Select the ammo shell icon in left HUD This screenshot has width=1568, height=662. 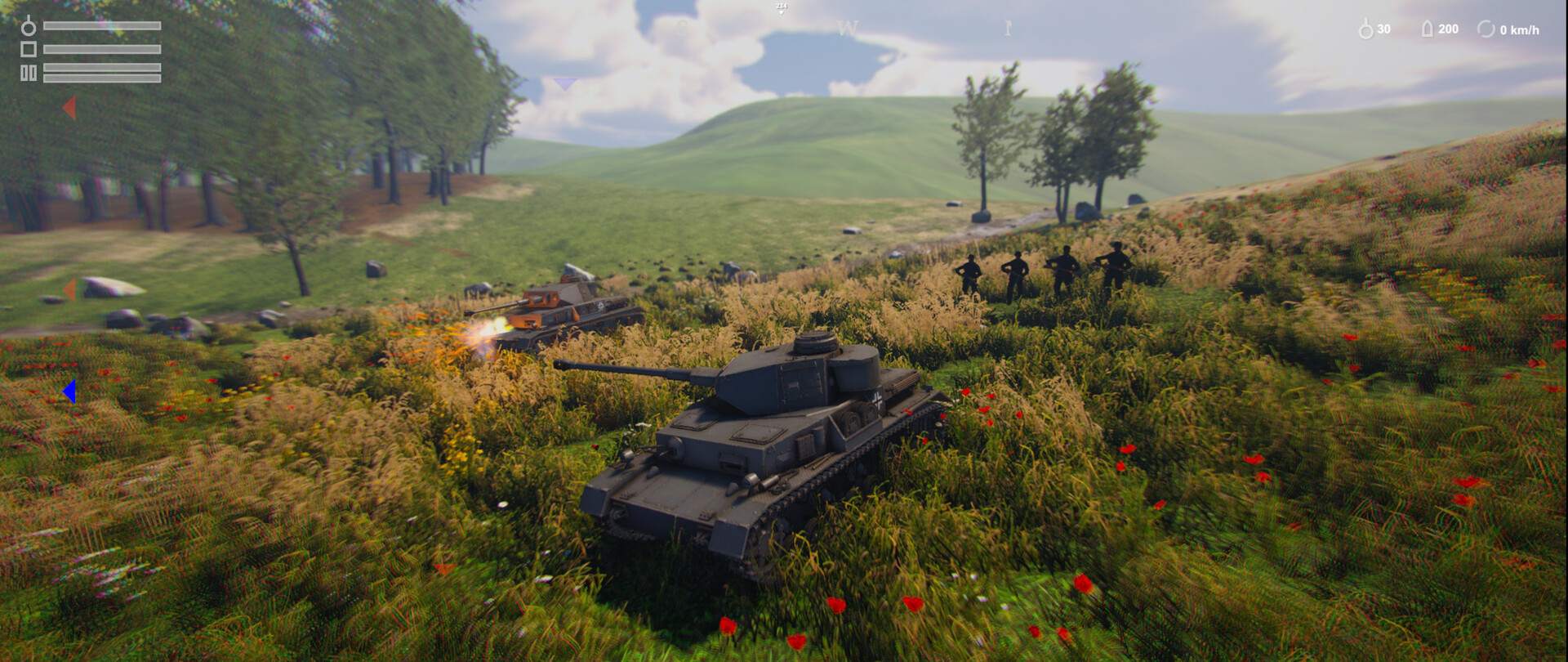click(x=29, y=27)
